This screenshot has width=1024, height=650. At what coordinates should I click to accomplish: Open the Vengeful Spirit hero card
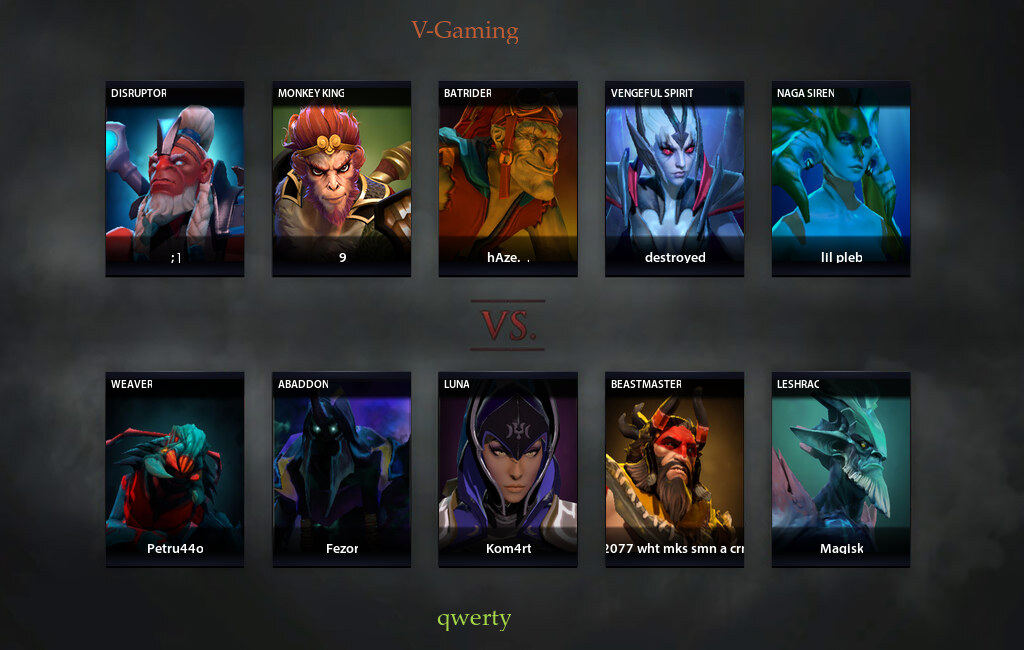[675, 178]
